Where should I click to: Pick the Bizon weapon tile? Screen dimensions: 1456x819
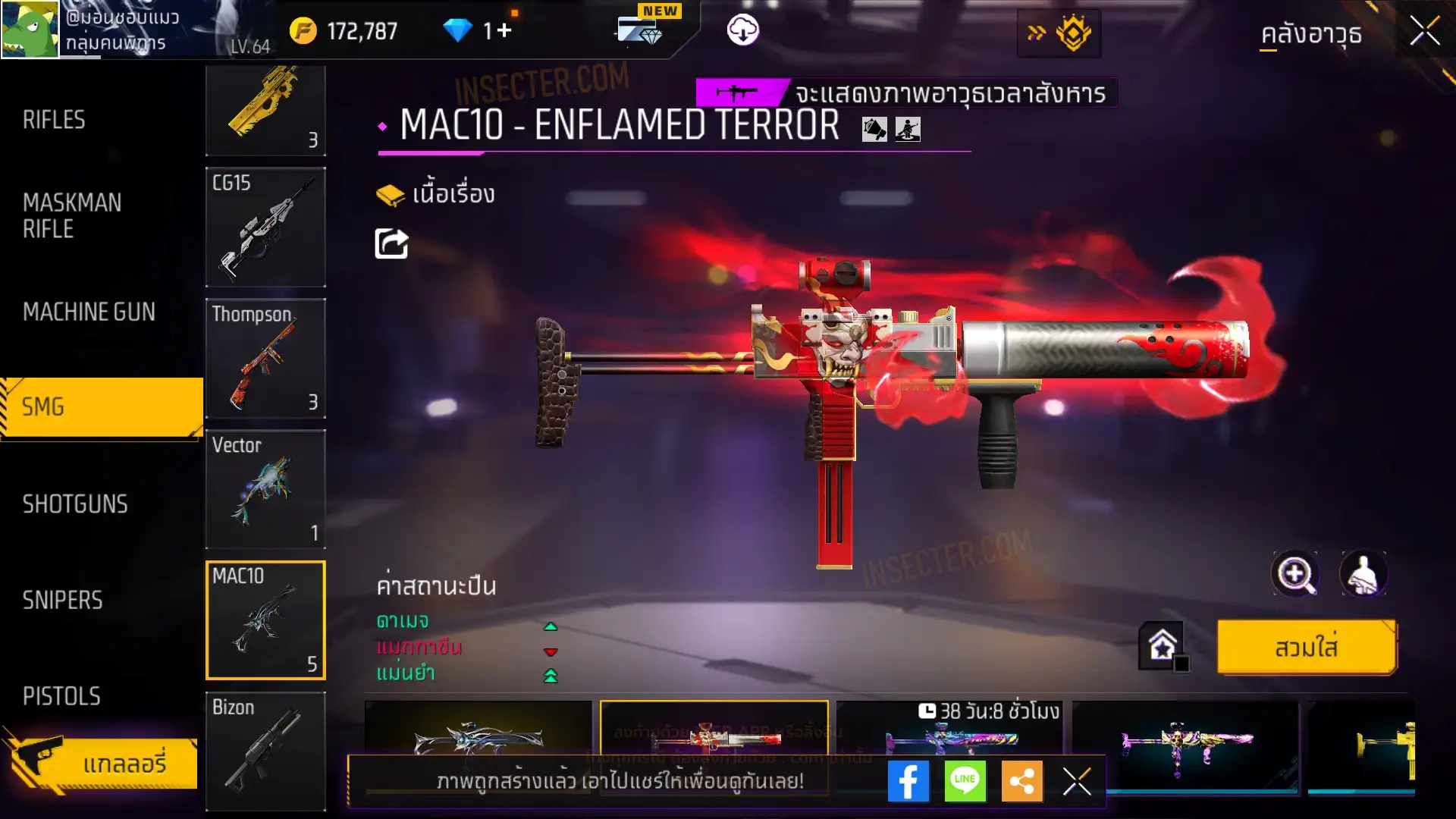click(x=265, y=751)
